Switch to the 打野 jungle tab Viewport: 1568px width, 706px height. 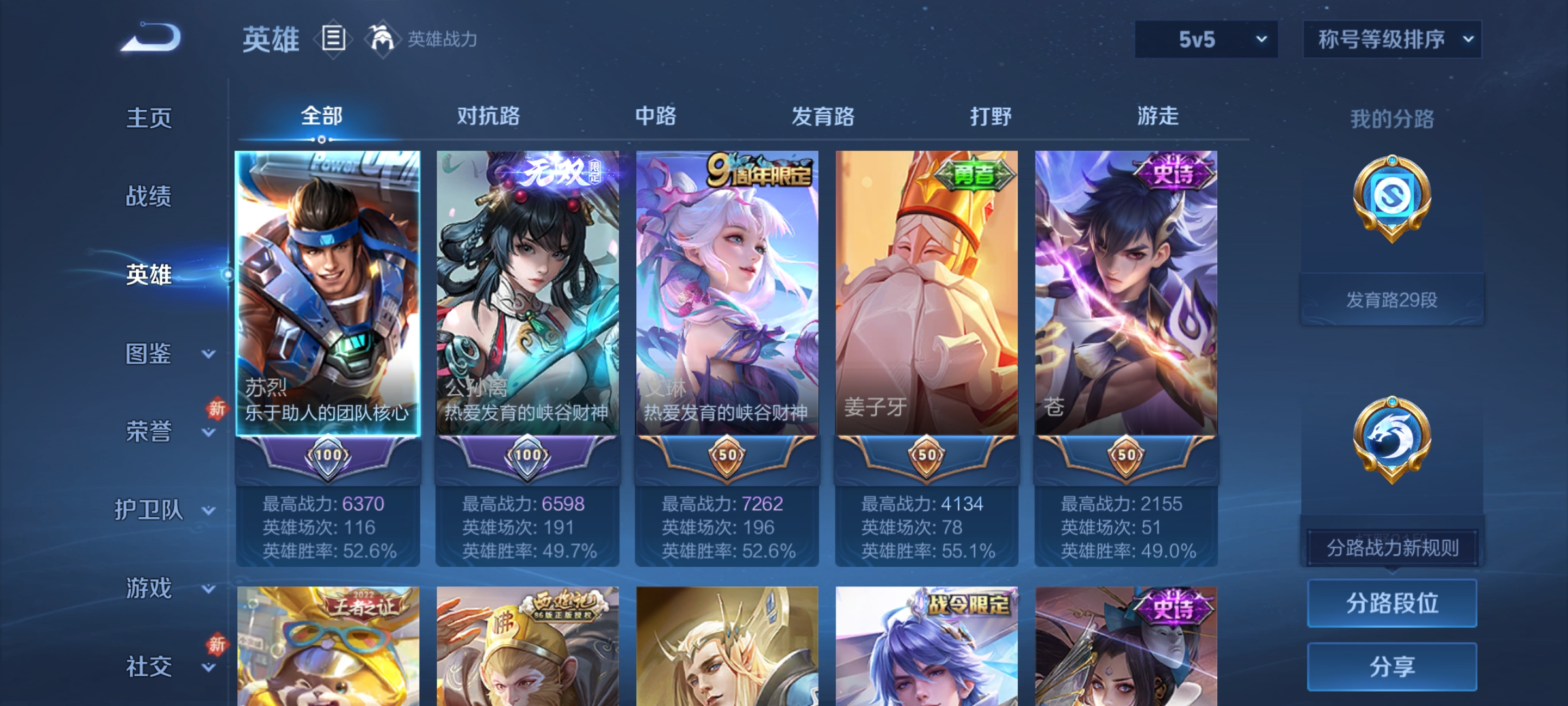(990, 116)
